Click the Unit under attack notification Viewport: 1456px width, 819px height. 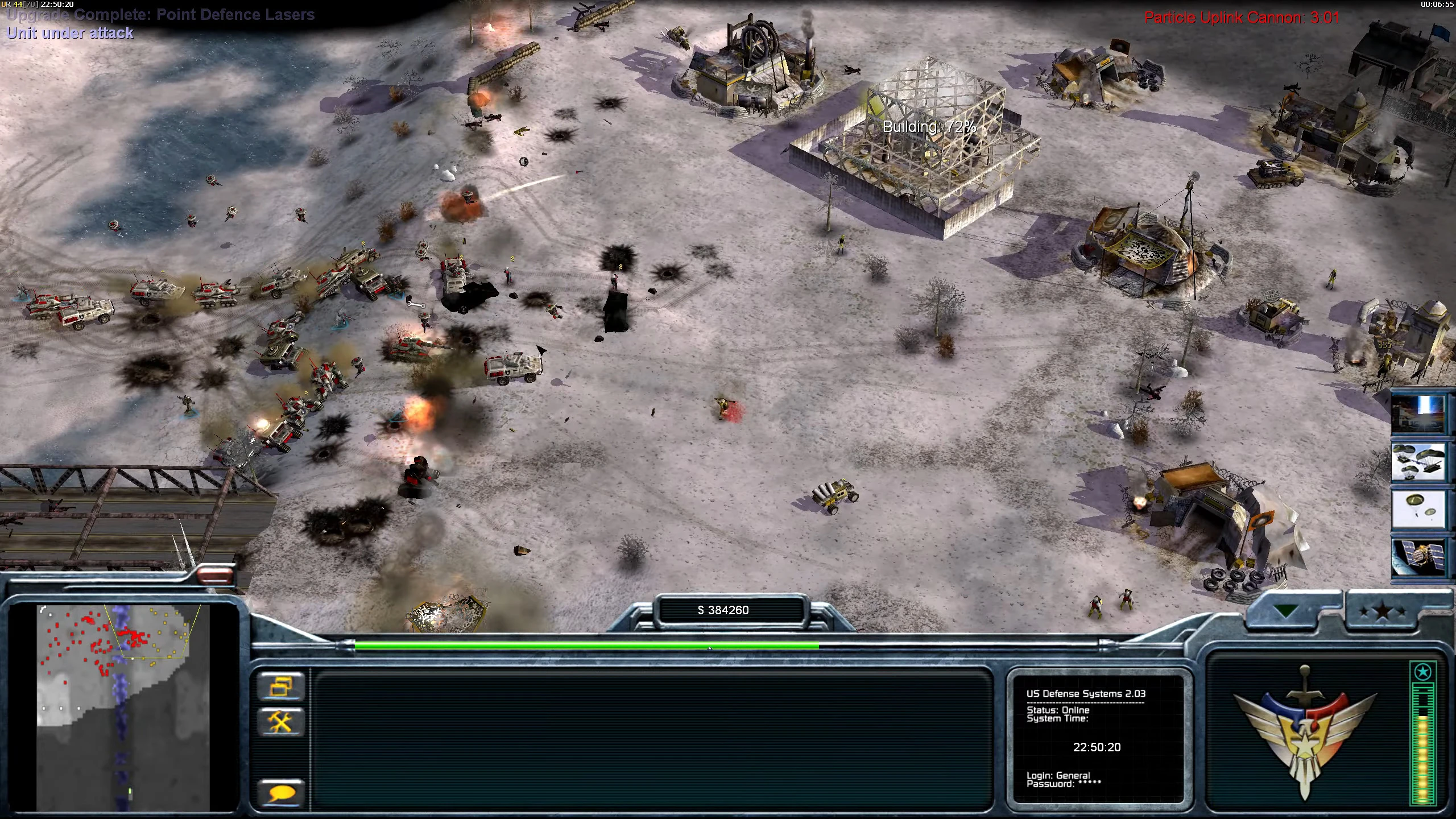(70, 32)
